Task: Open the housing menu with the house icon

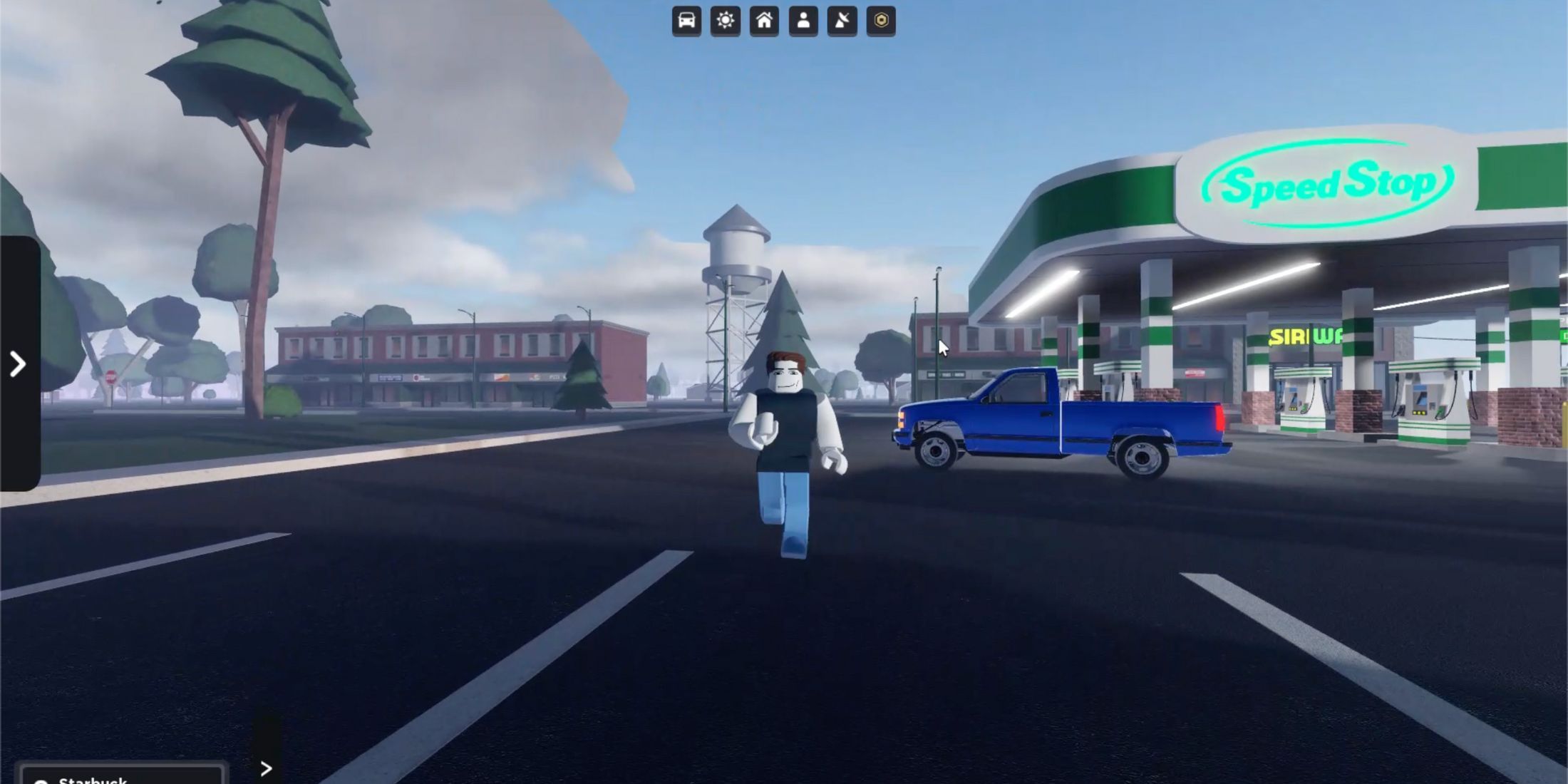Action: 763,21
